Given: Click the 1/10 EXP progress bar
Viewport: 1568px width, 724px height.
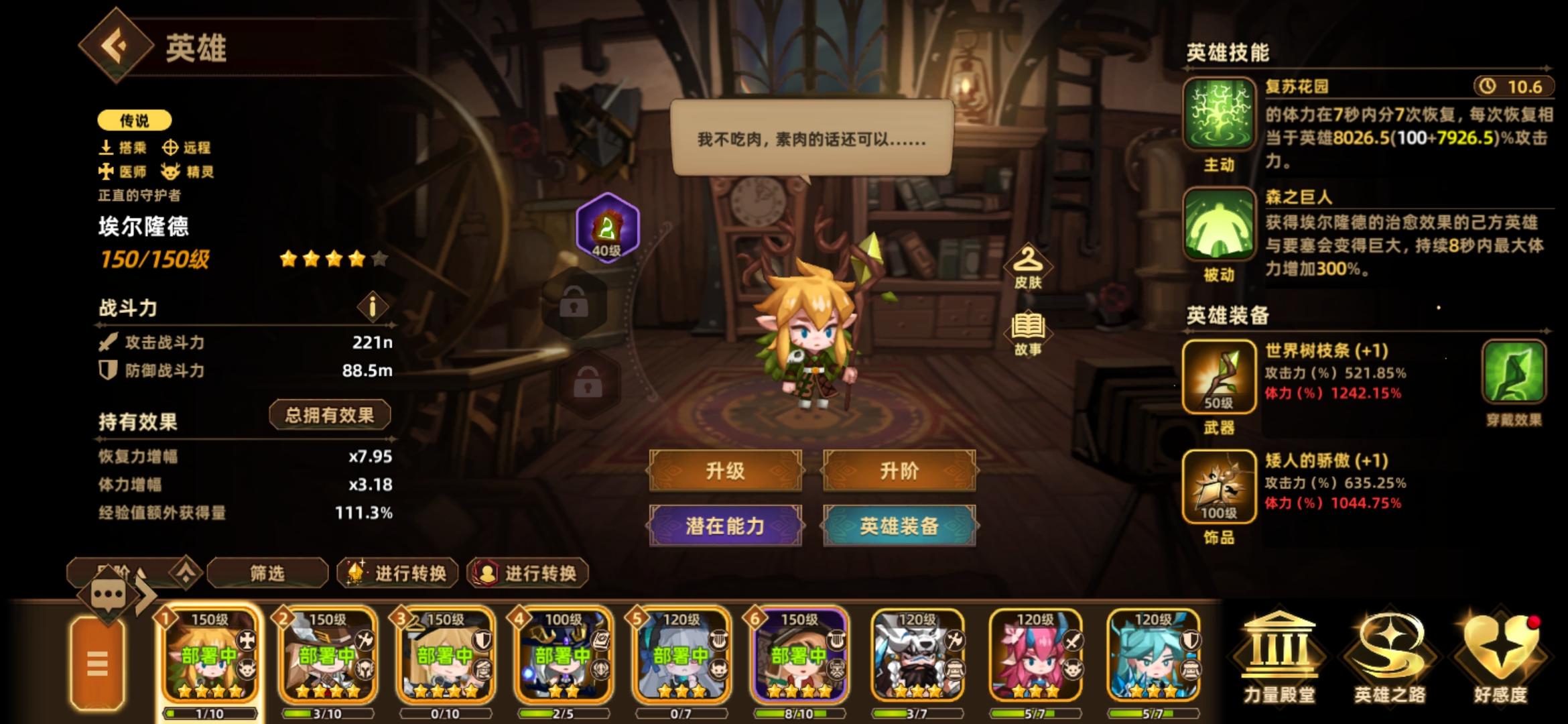Looking at the screenshot, I should (x=211, y=712).
